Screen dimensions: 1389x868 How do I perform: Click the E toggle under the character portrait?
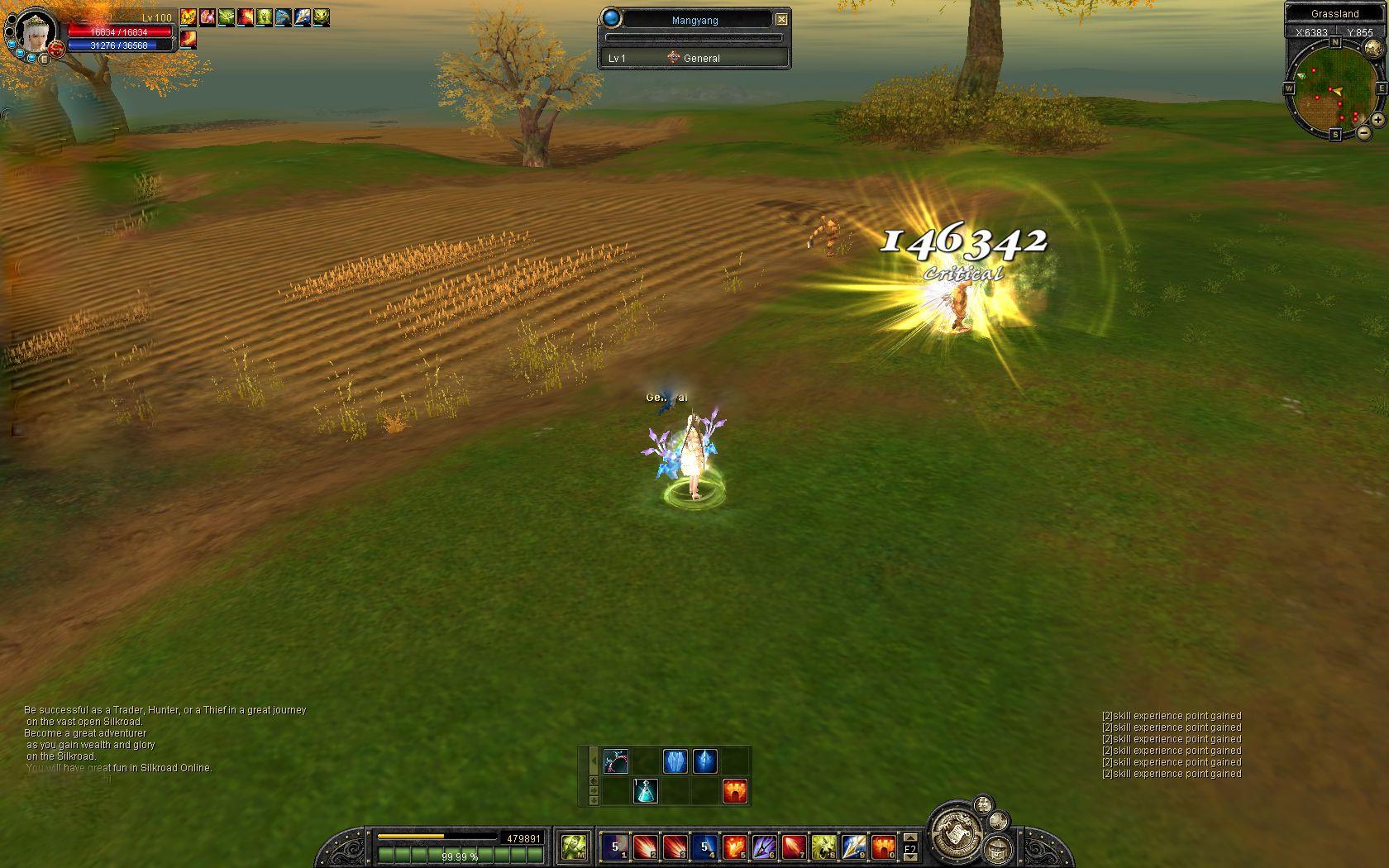click(45, 60)
